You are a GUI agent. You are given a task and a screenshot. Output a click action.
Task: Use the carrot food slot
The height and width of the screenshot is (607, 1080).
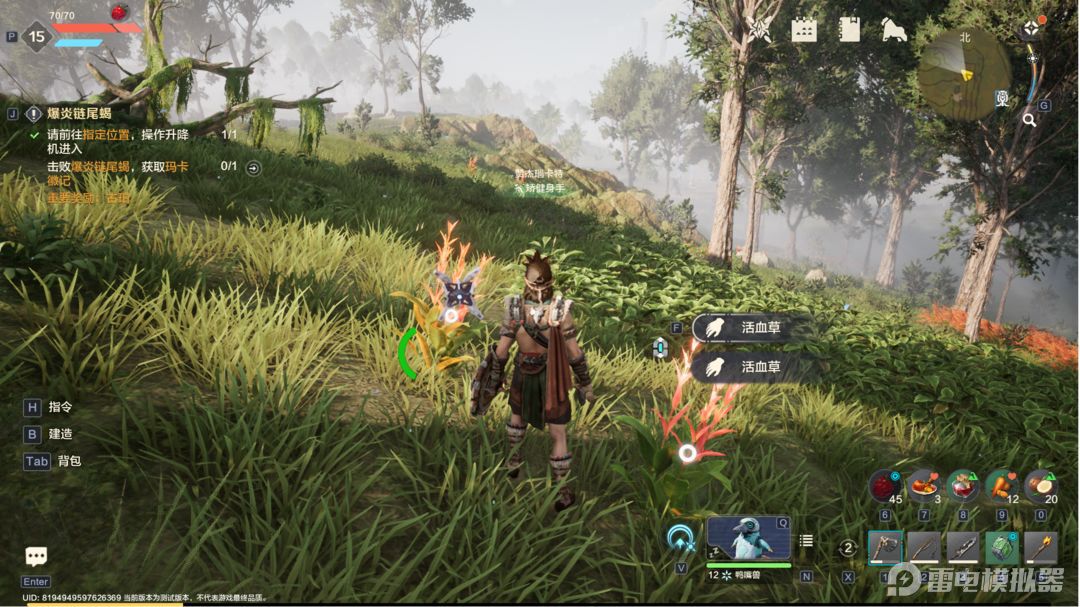pyautogui.click(x=1001, y=486)
